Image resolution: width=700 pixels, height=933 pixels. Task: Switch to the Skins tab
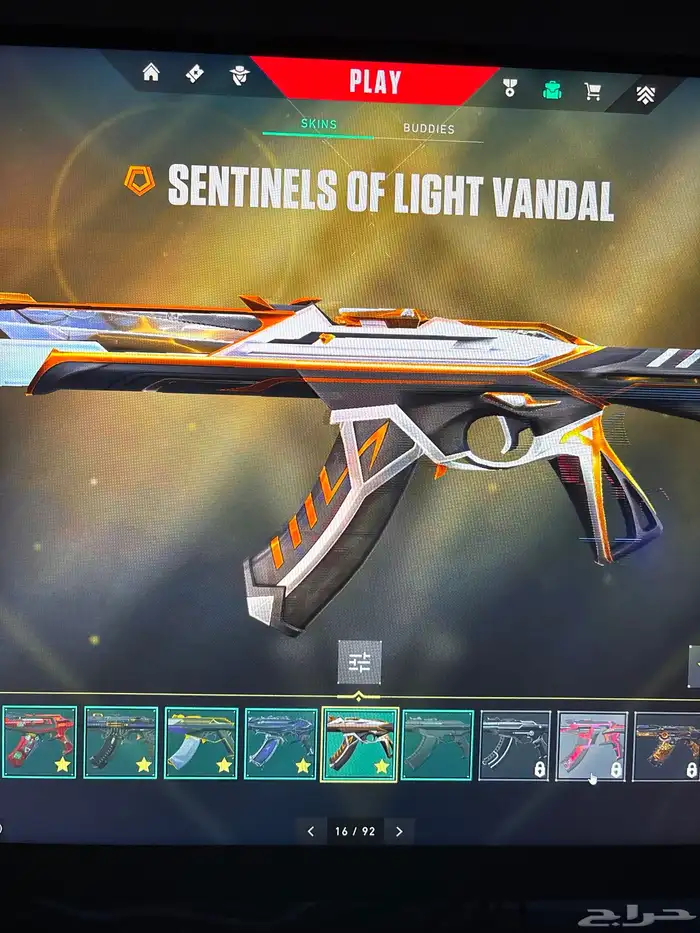click(x=319, y=125)
